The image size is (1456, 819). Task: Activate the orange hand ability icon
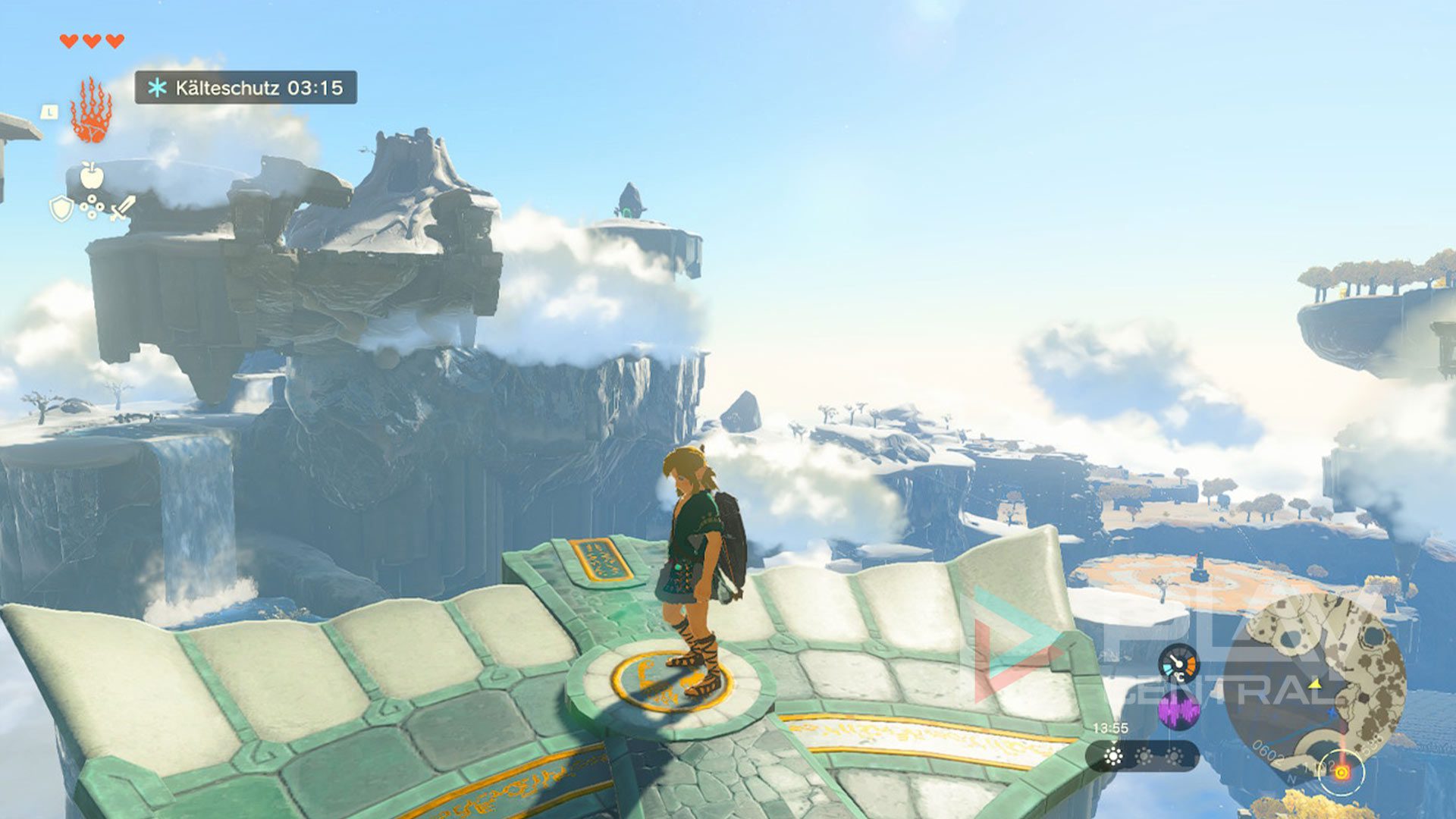pos(92,112)
